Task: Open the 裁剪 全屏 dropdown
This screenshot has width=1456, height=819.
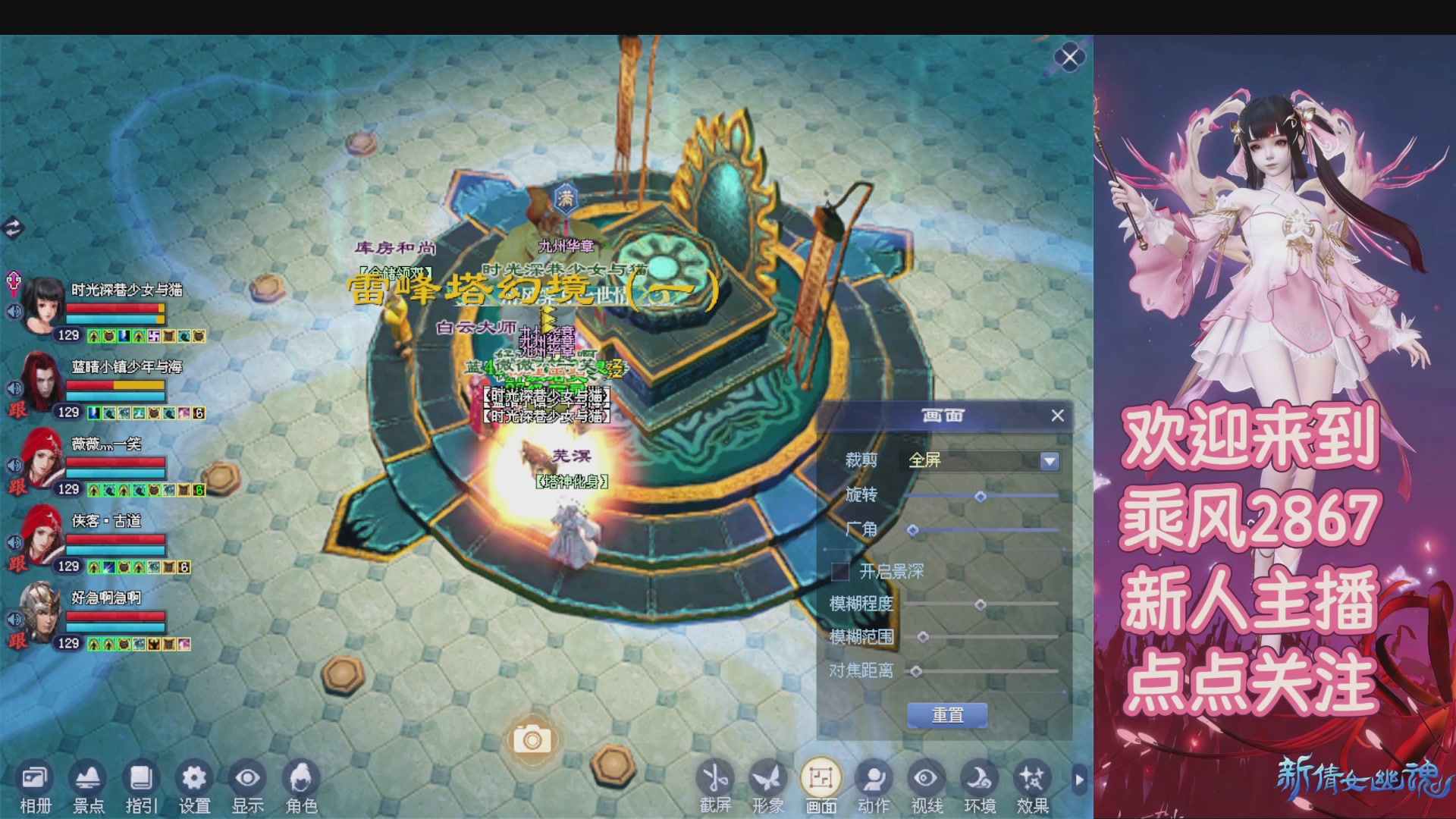Action: 1050,461
